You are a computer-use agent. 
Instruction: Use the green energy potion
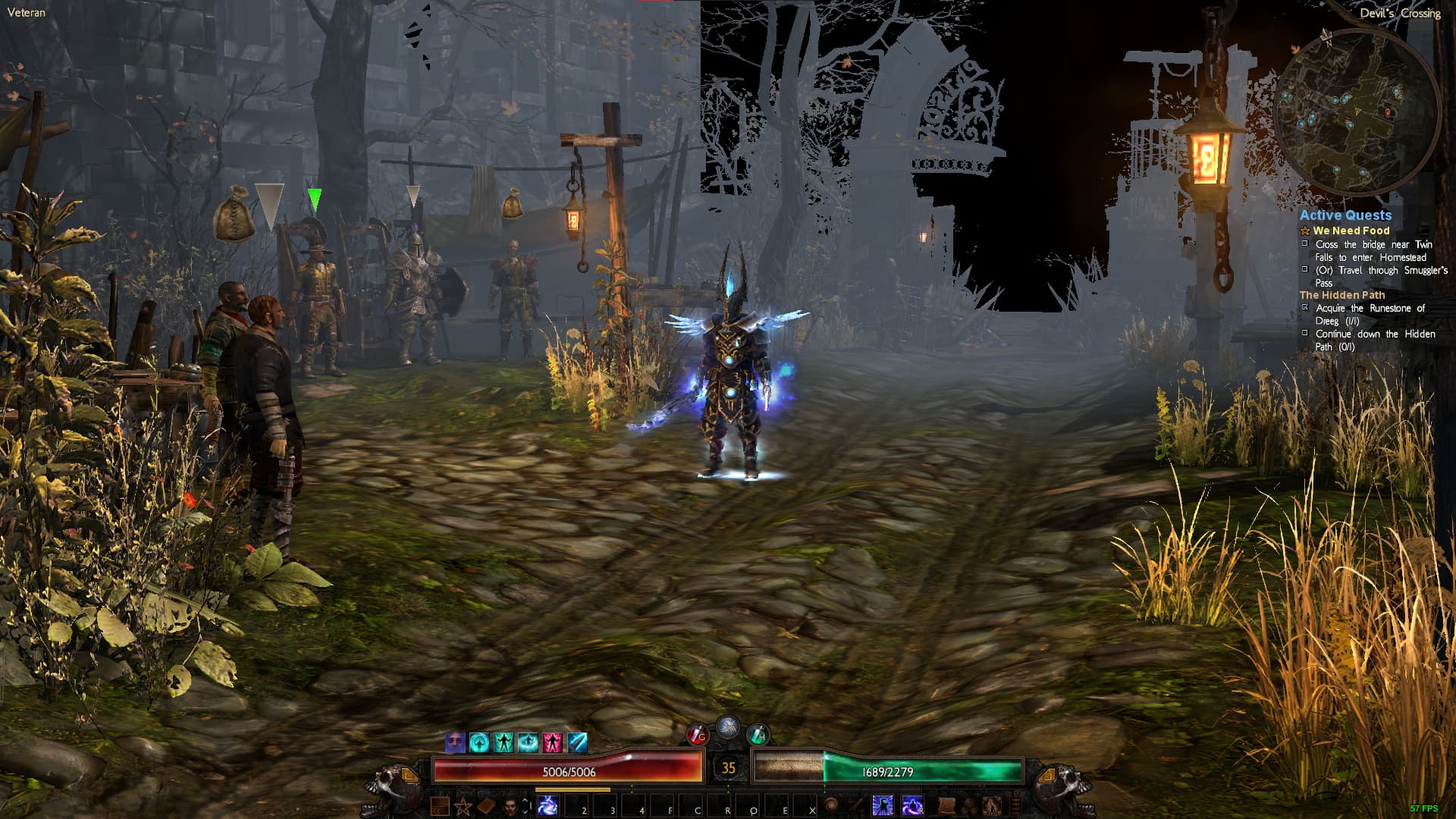click(x=758, y=734)
